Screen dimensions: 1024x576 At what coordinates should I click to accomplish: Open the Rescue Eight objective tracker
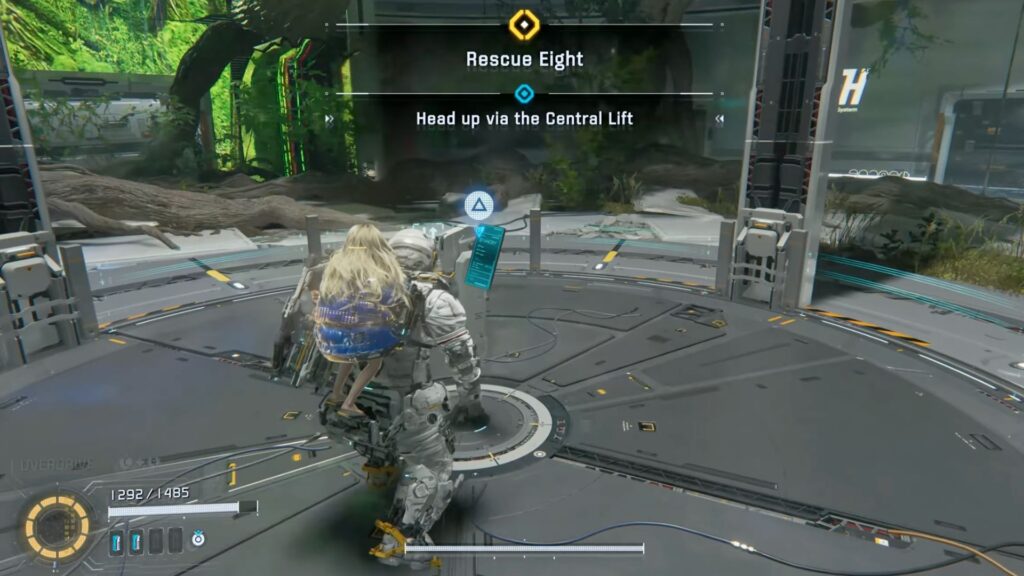523,59
